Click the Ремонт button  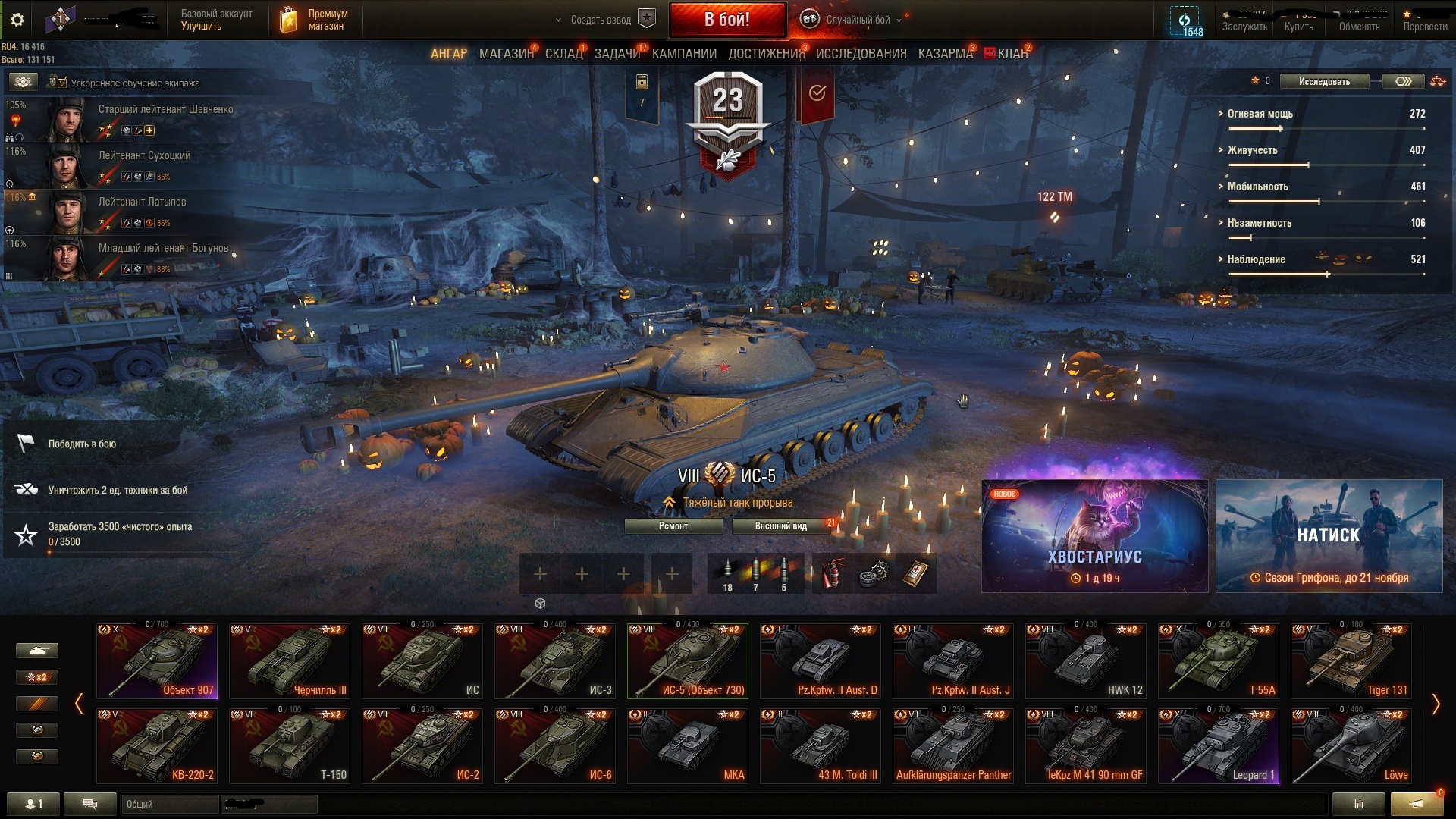pyautogui.click(x=673, y=526)
